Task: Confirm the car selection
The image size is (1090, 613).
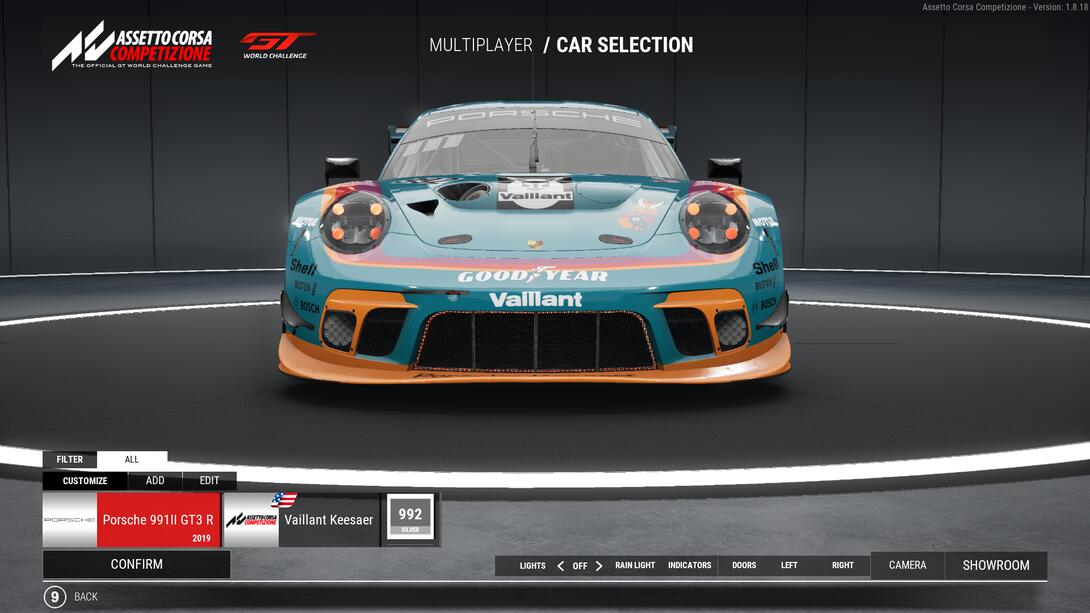Action: (136, 564)
